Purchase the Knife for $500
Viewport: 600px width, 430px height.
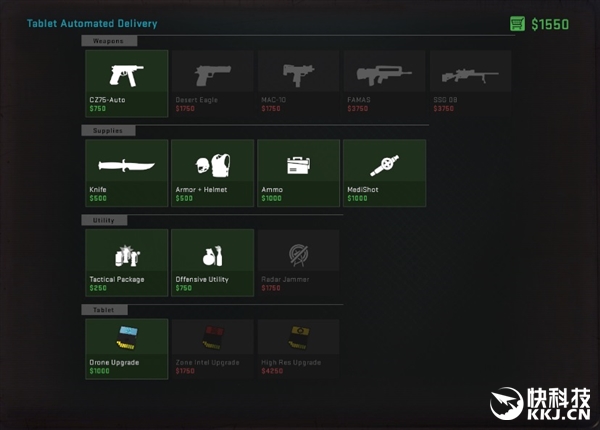[126, 172]
